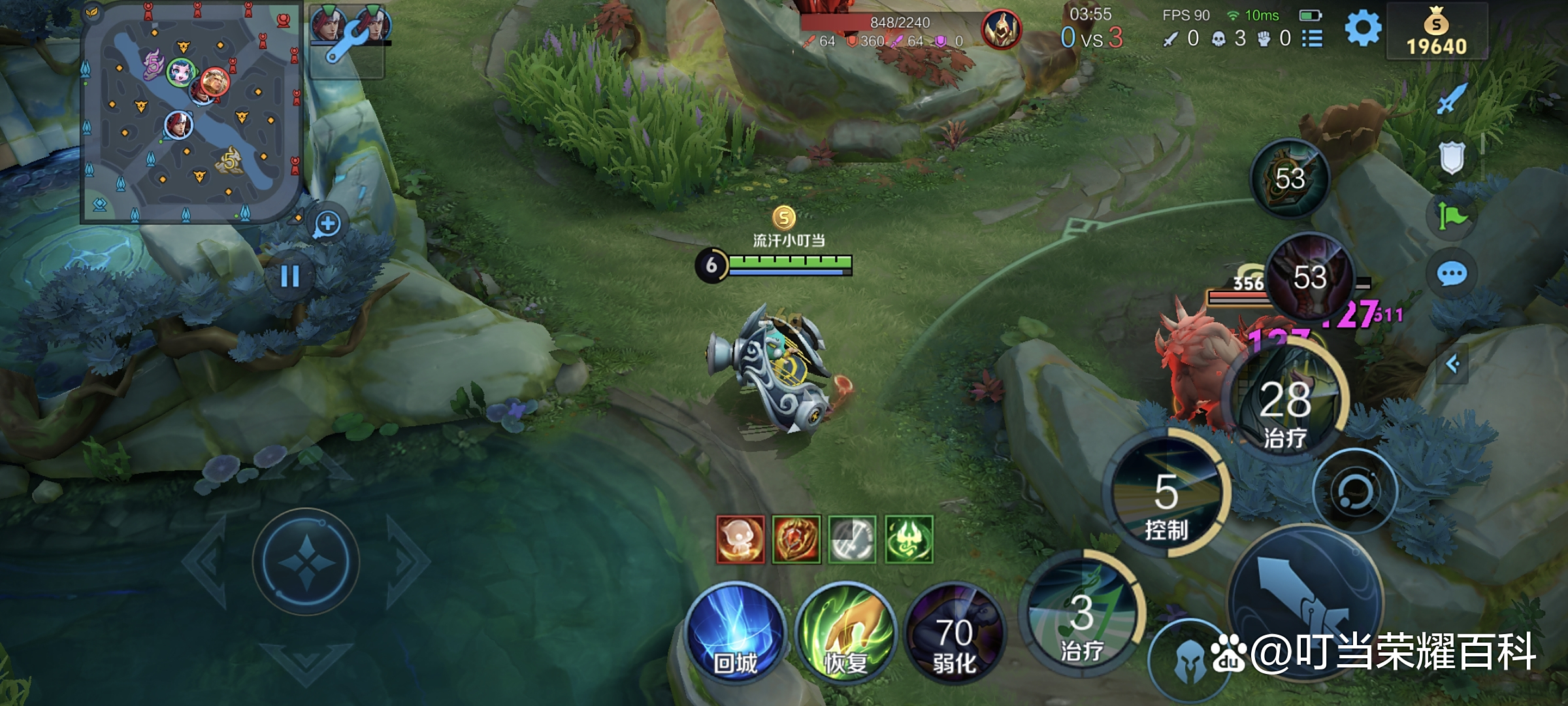Tap the blue settings gear

(x=1363, y=29)
